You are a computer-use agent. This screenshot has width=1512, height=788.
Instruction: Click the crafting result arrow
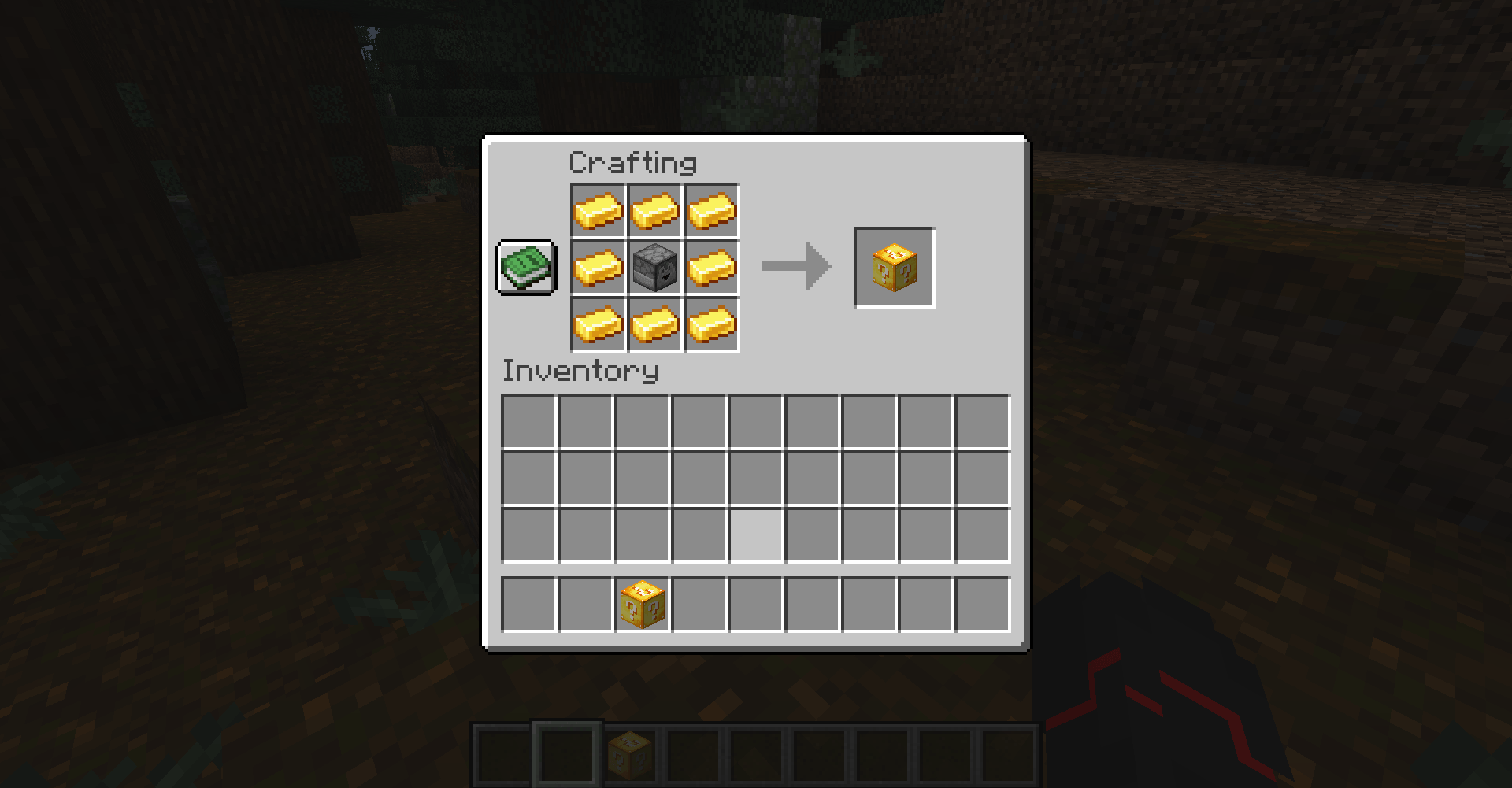795,266
